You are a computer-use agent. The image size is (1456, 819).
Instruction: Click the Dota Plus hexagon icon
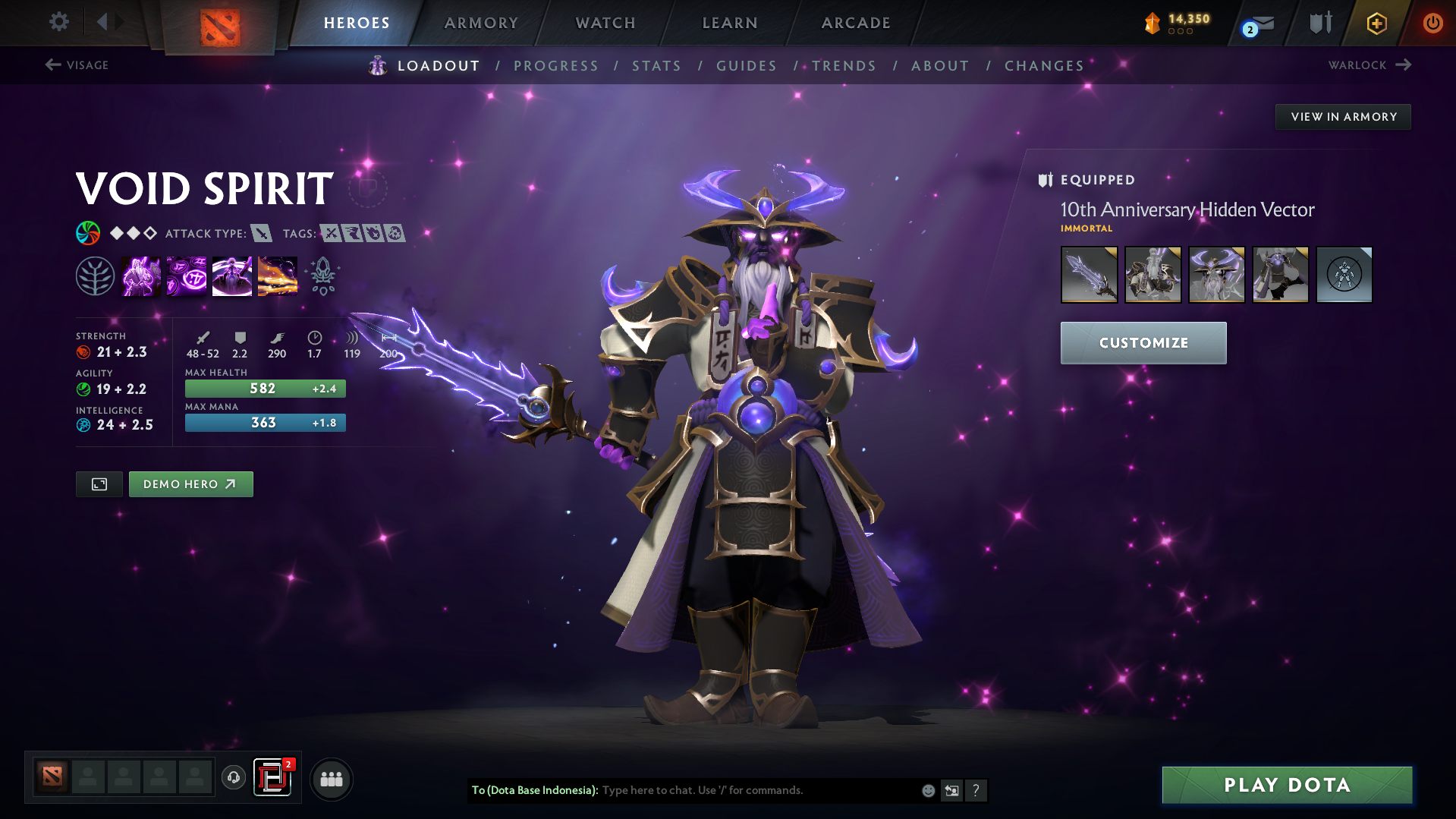click(x=1376, y=23)
